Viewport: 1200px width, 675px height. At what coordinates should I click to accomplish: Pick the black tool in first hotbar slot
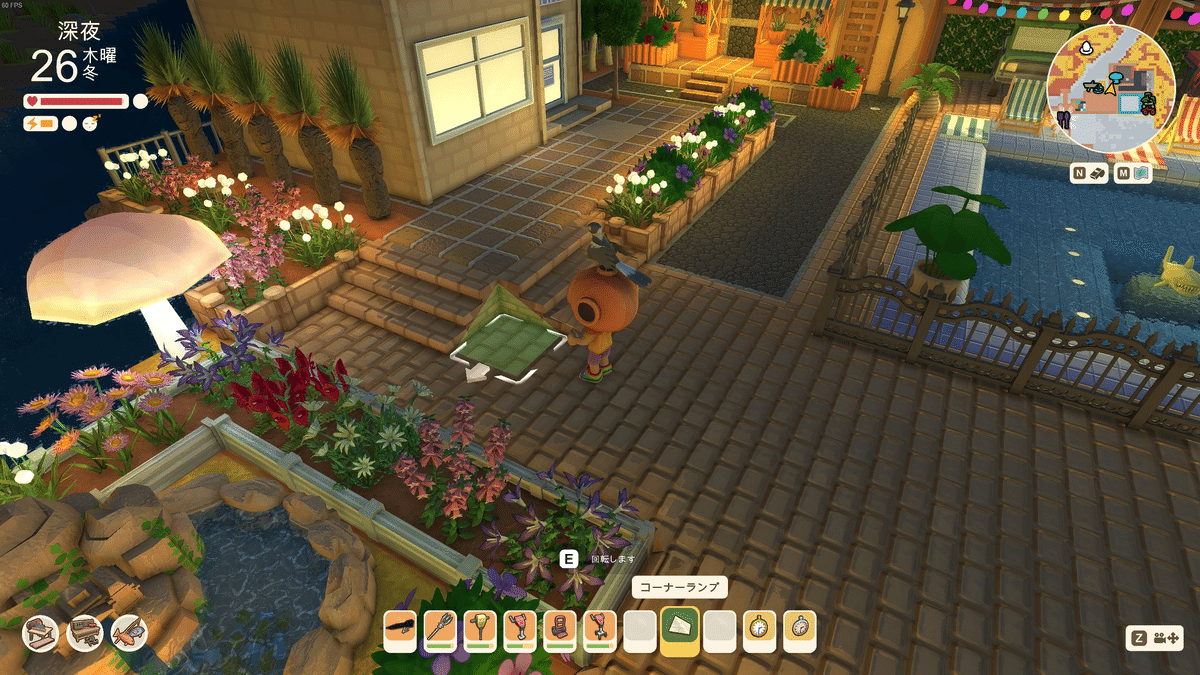click(400, 631)
